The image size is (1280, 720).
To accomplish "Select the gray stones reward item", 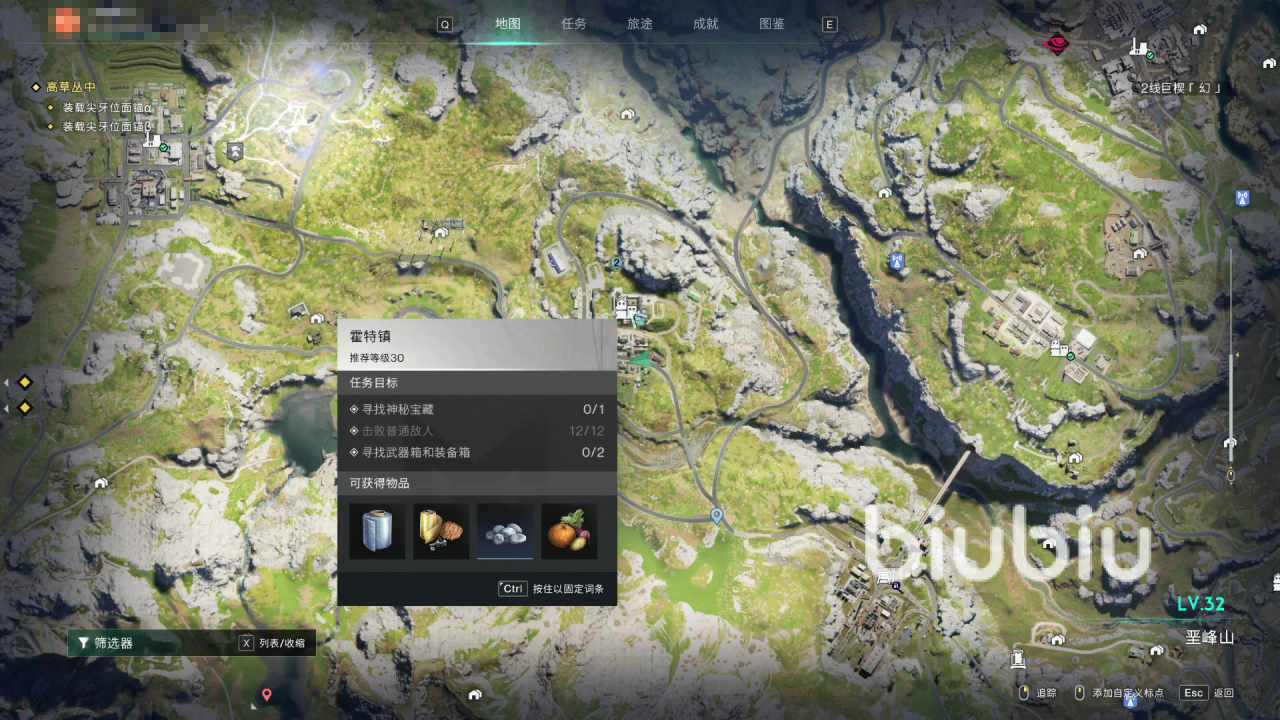I will click(505, 531).
